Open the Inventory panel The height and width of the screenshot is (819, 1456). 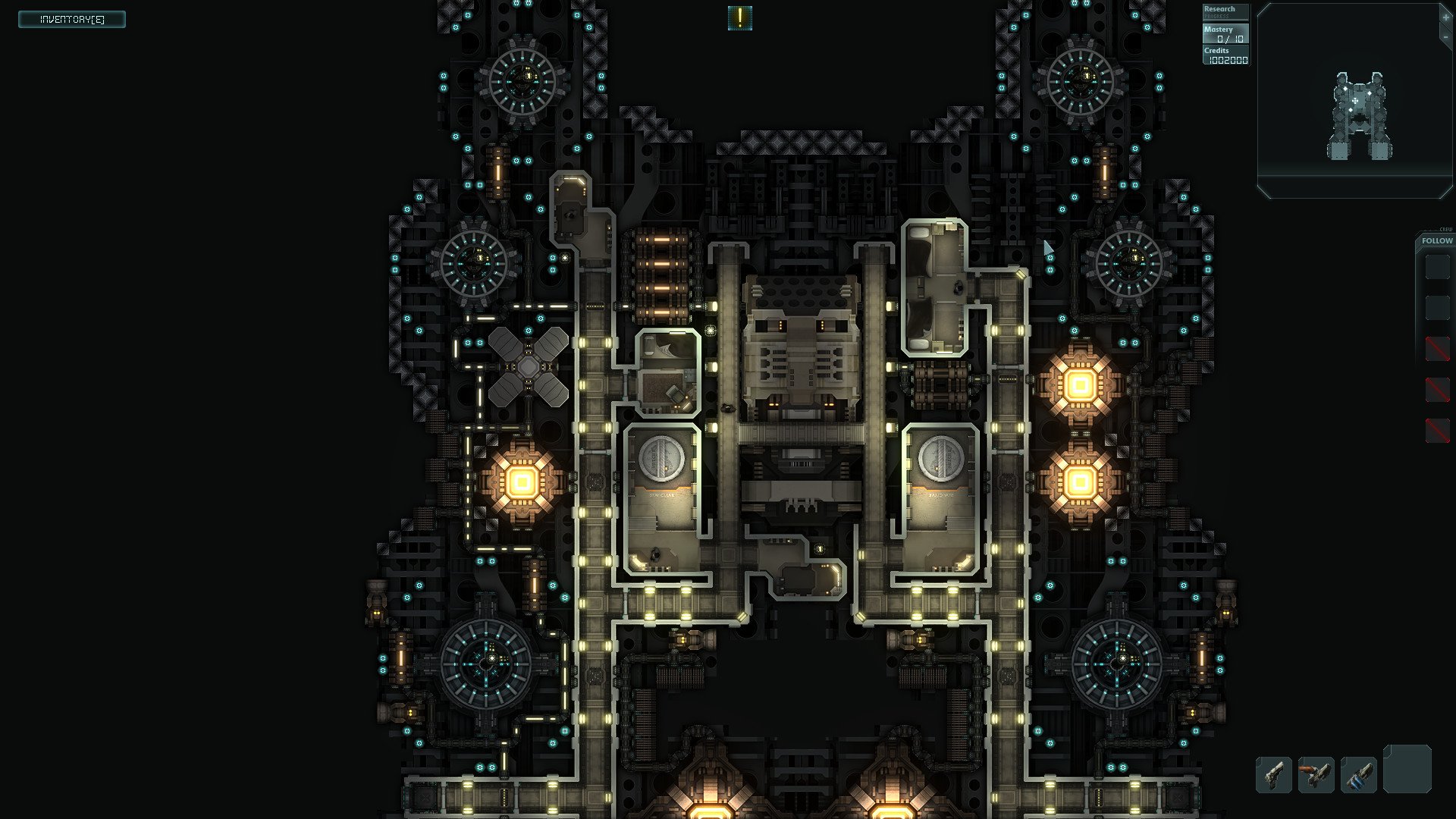tap(72, 19)
